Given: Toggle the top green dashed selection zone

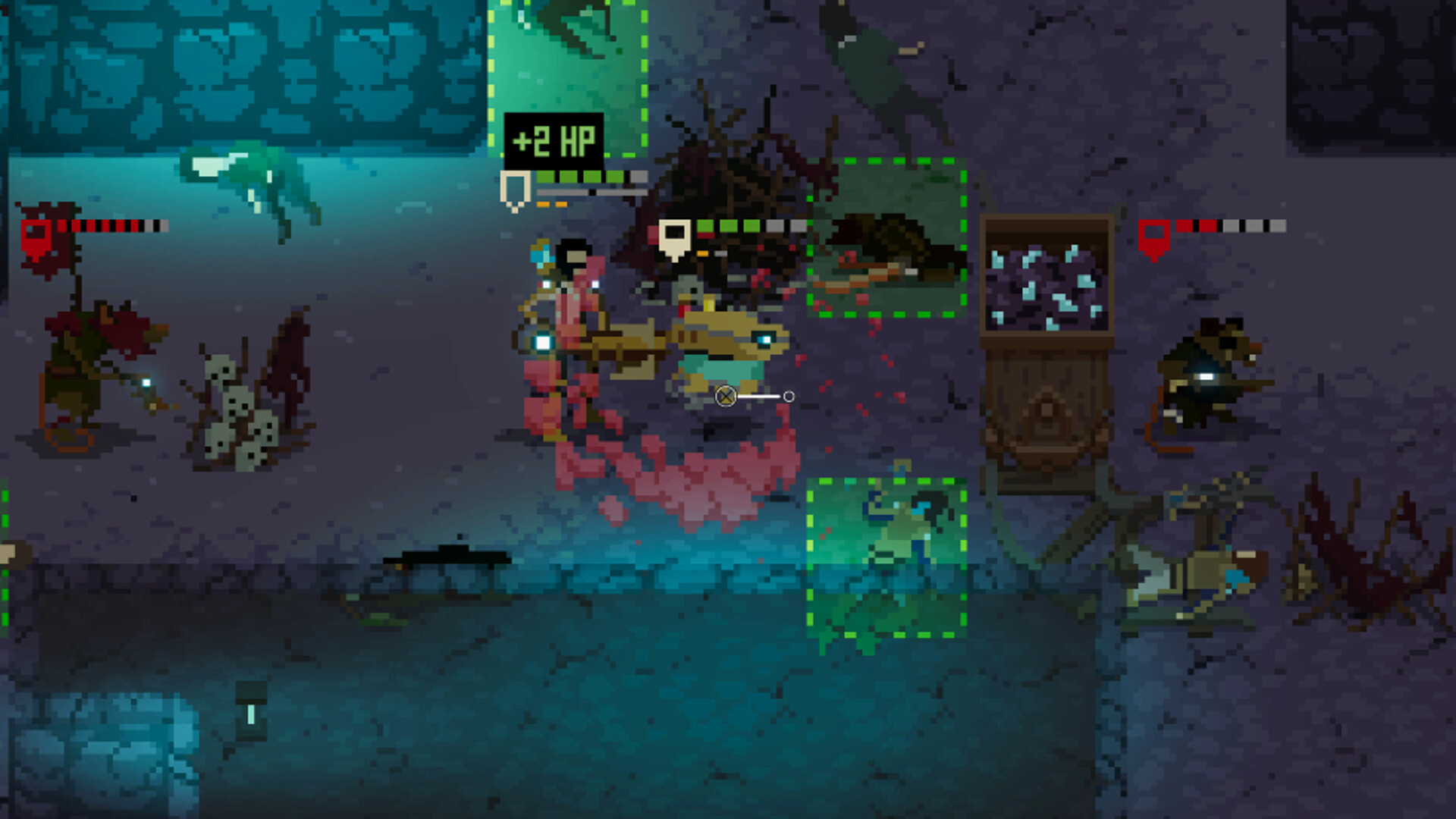Looking at the screenshot, I should (x=569, y=76).
